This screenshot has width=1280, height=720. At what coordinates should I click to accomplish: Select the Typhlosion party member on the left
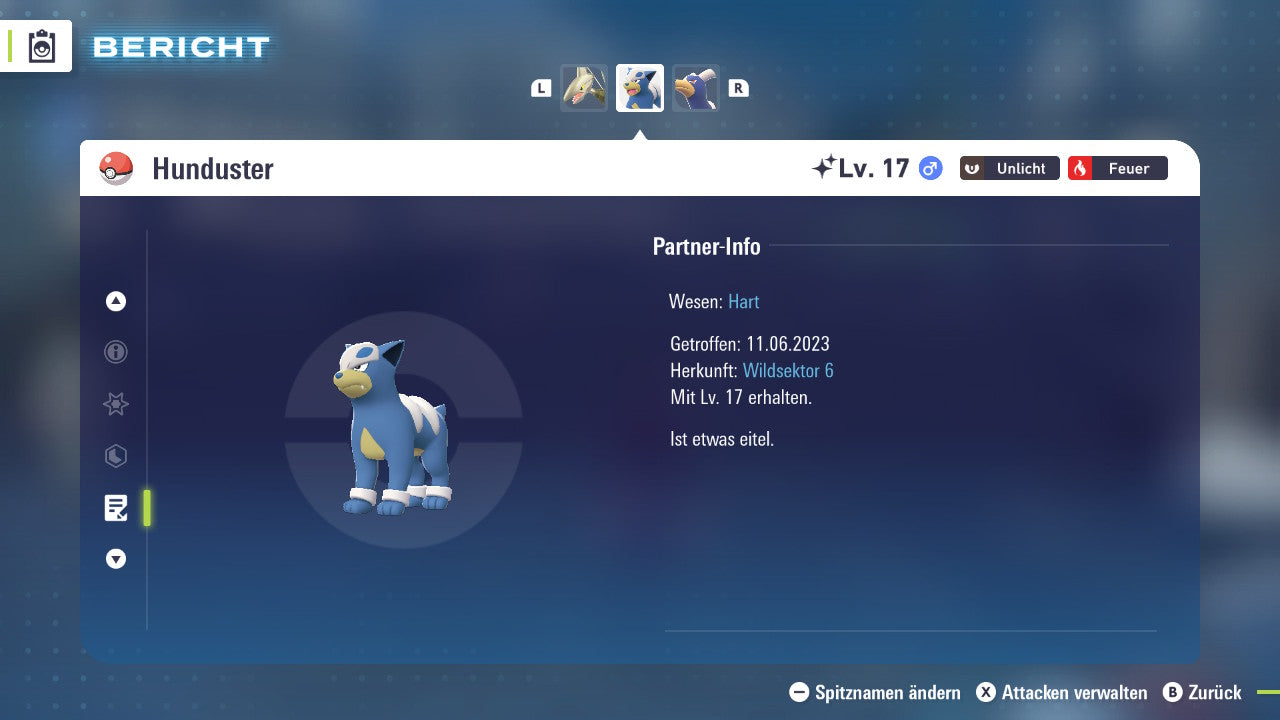pyautogui.click(x=585, y=88)
